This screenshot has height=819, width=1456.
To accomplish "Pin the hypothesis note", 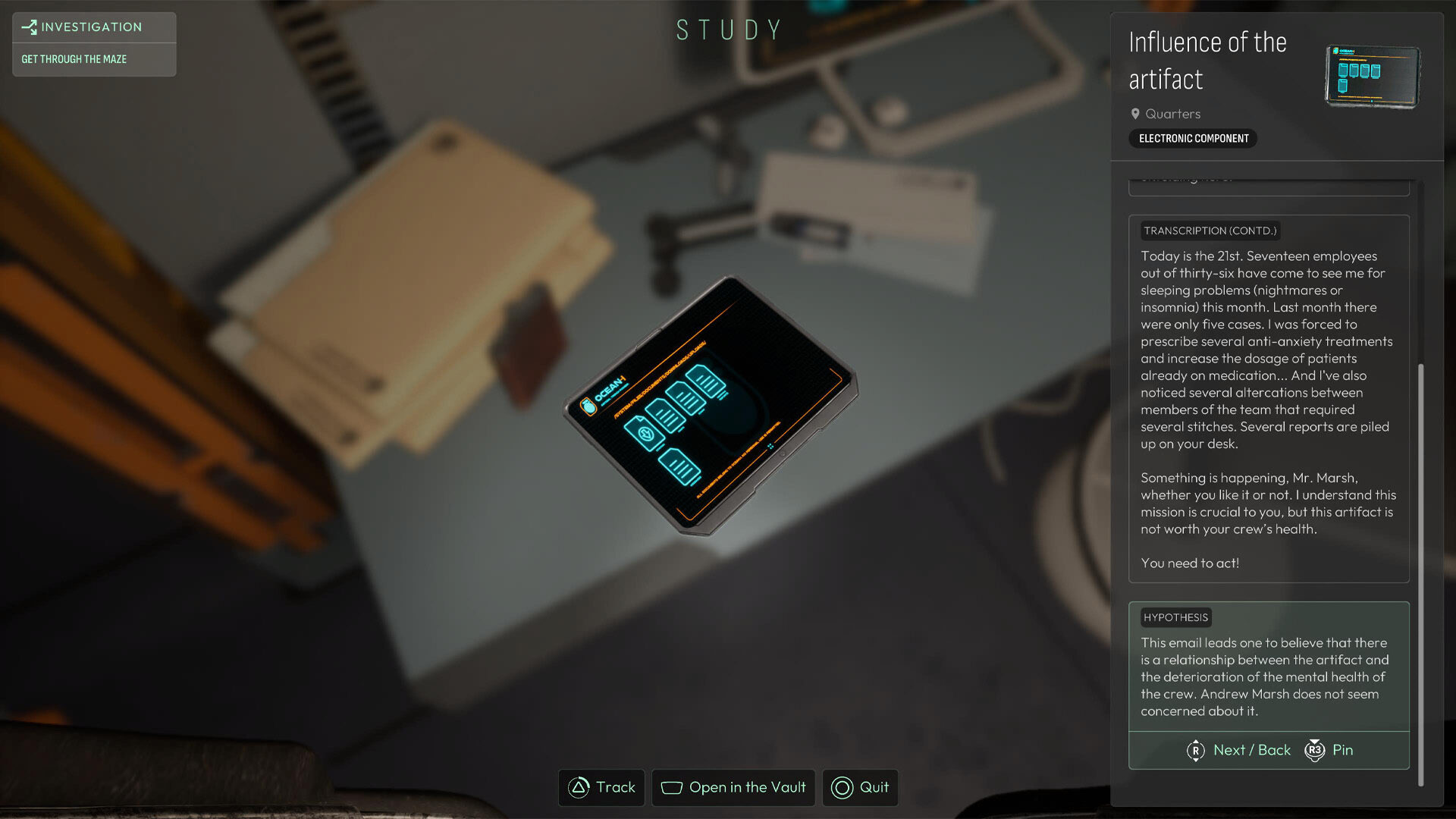I will 1329,750.
